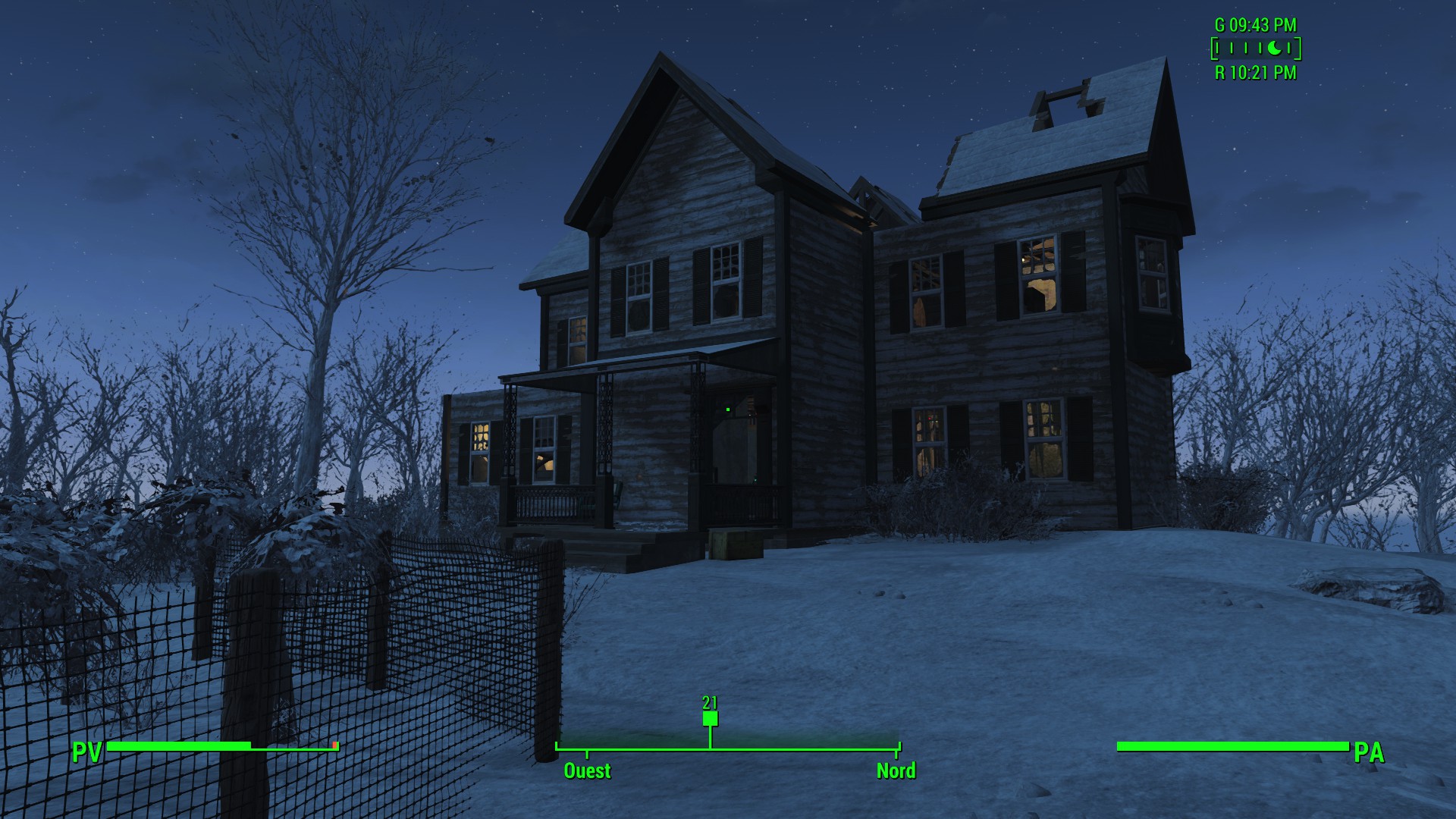Screen dimensions: 1456x819
Task: Select the Nord direction label on the compass
Action: coord(896,770)
